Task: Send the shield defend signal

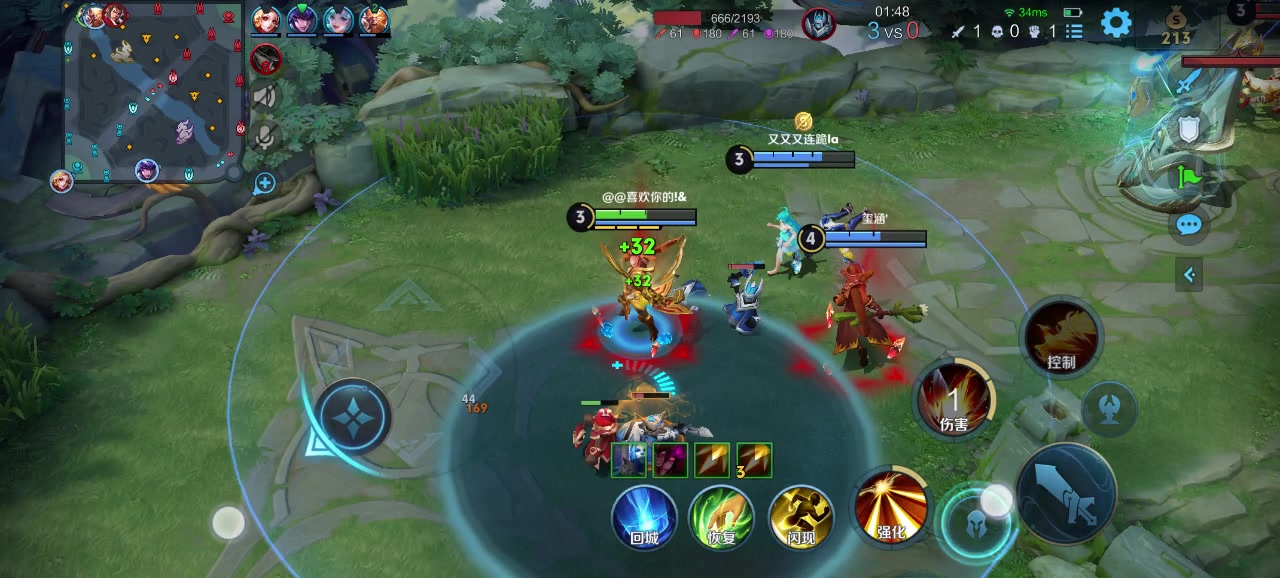Action: (1188, 129)
